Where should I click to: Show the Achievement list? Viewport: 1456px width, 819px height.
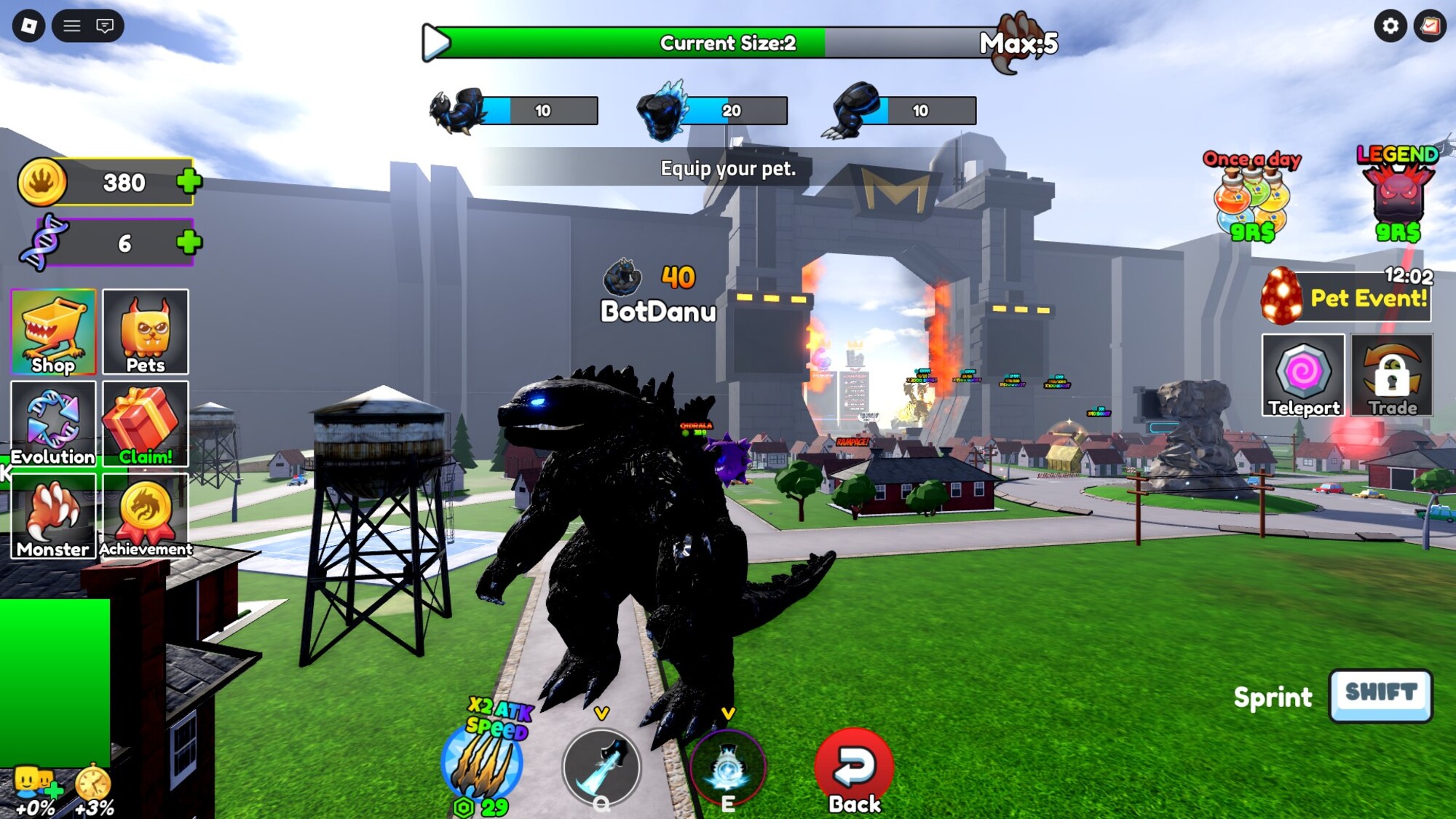(x=146, y=515)
